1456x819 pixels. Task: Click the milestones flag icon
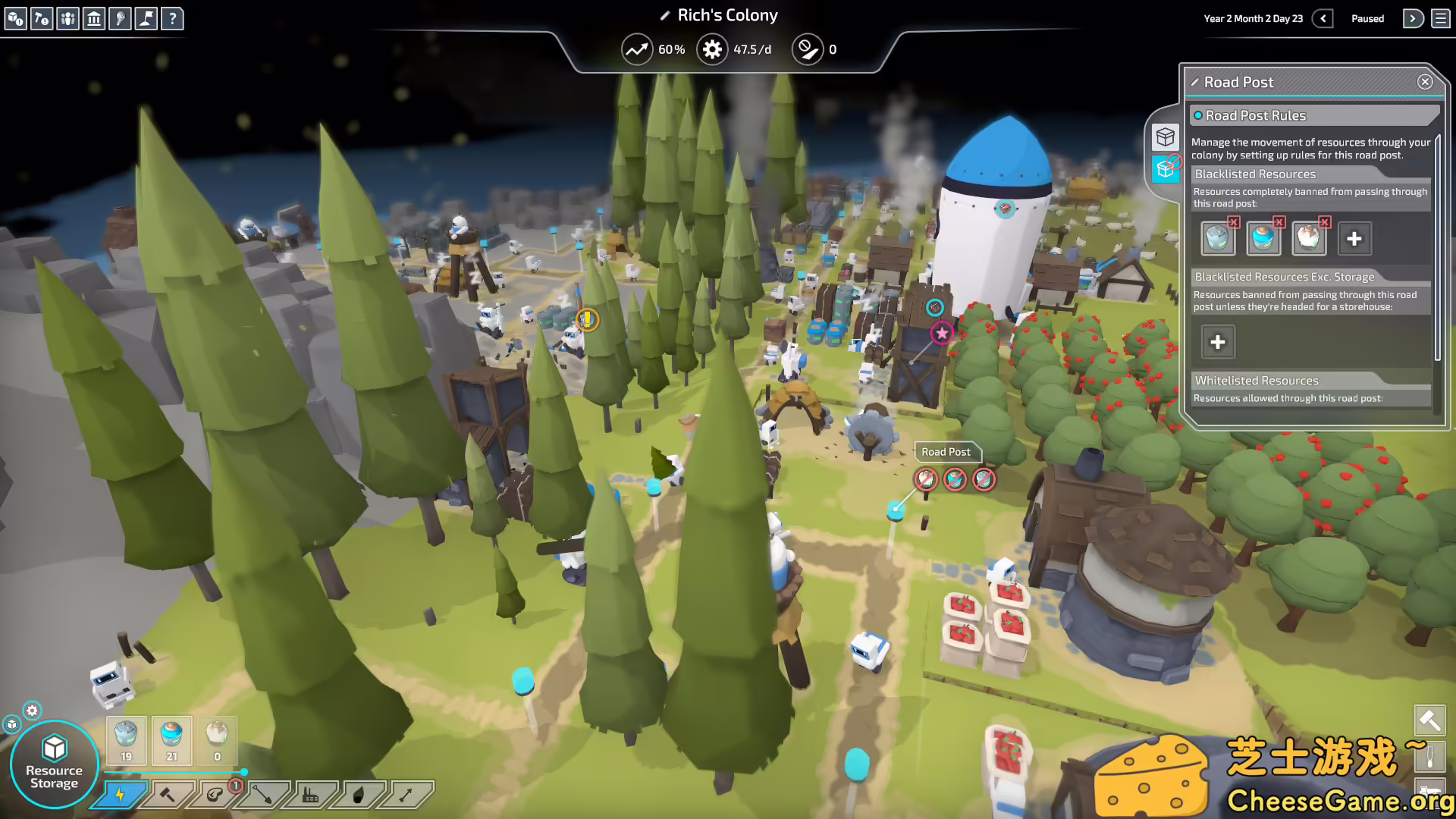click(x=146, y=19)
